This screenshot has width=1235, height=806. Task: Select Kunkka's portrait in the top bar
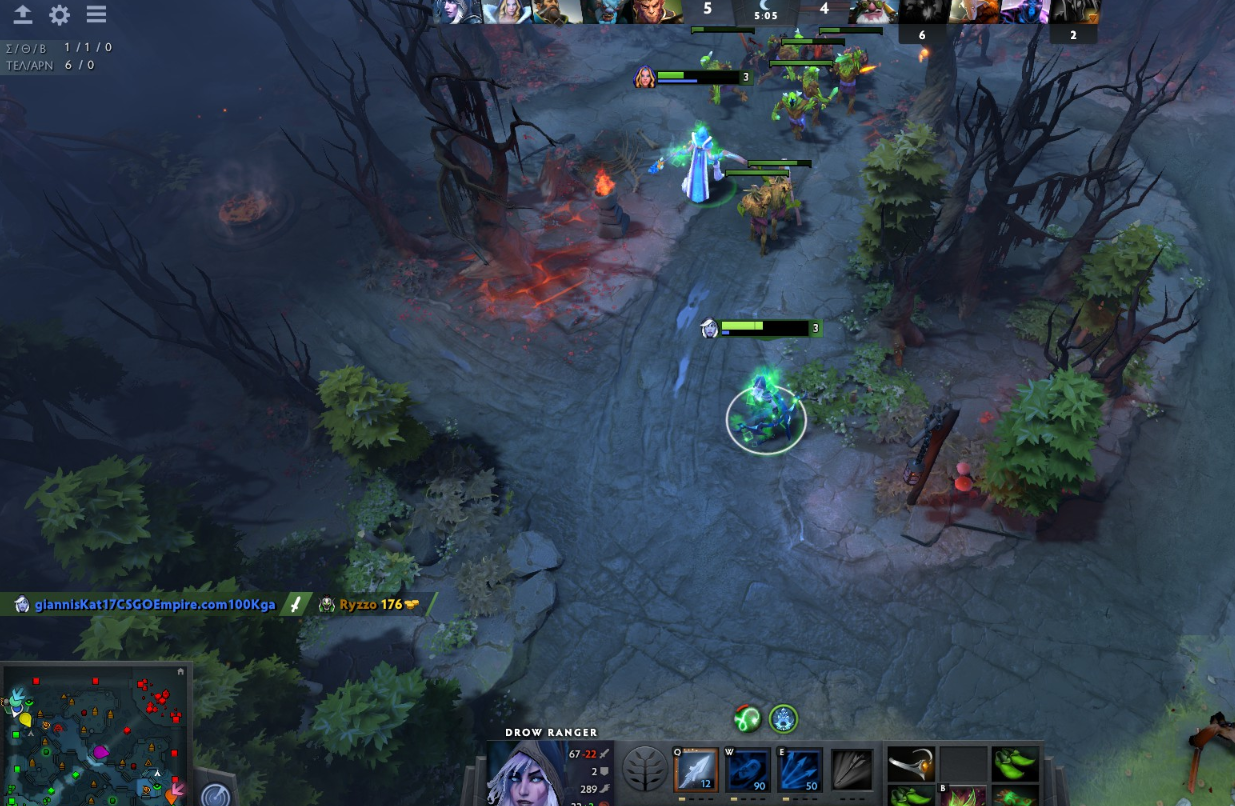tap(558, 11)
